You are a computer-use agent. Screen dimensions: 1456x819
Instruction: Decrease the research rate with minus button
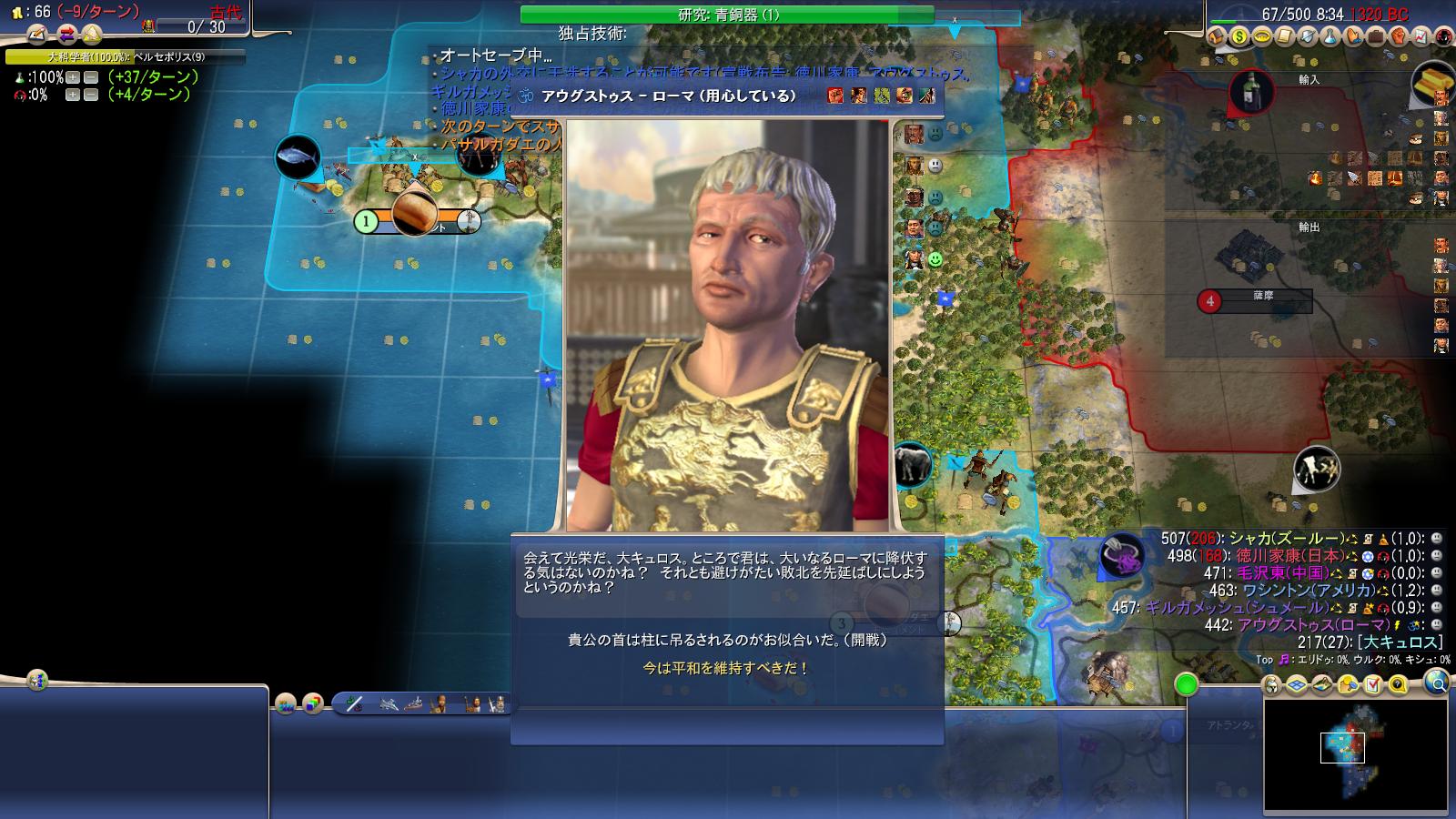point(90,78)
